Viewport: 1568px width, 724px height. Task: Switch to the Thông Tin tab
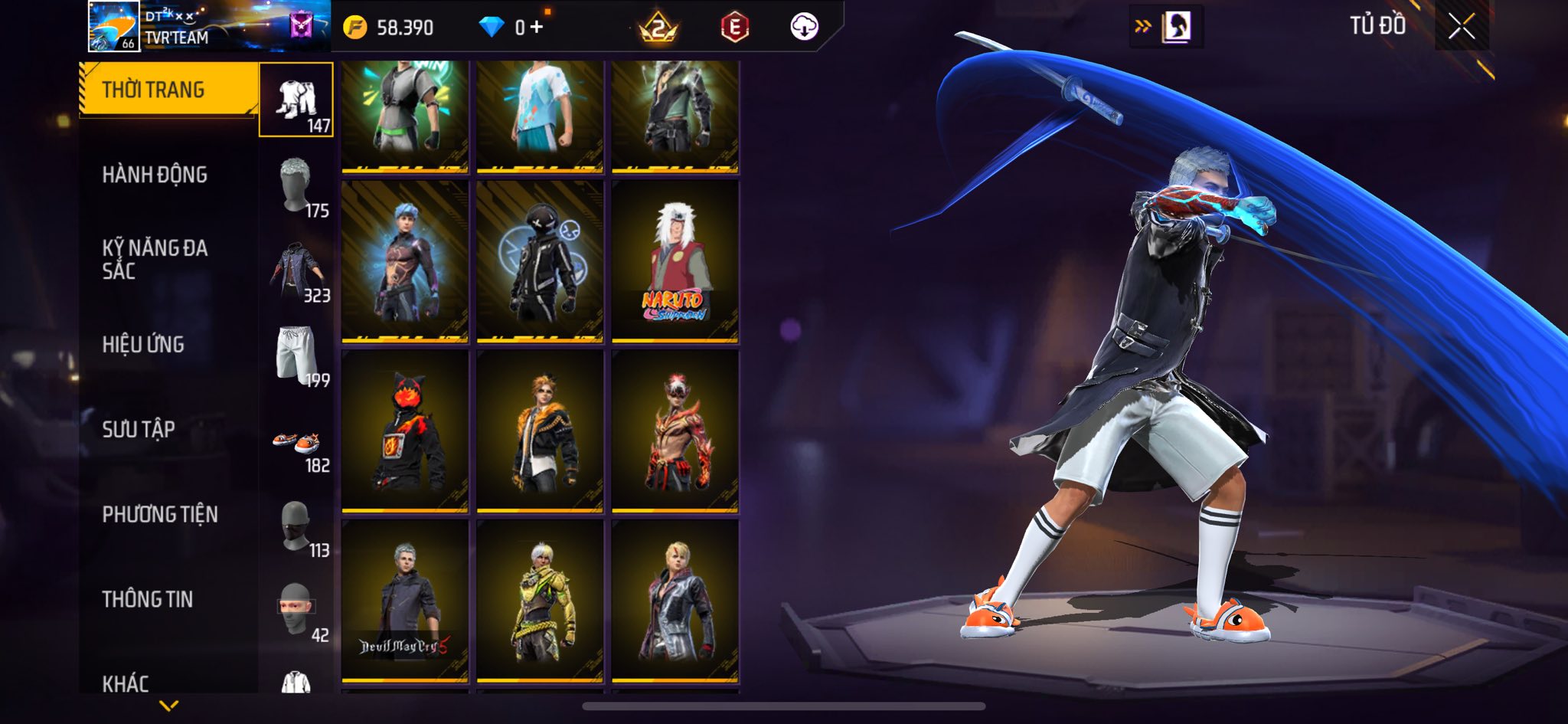148,599
